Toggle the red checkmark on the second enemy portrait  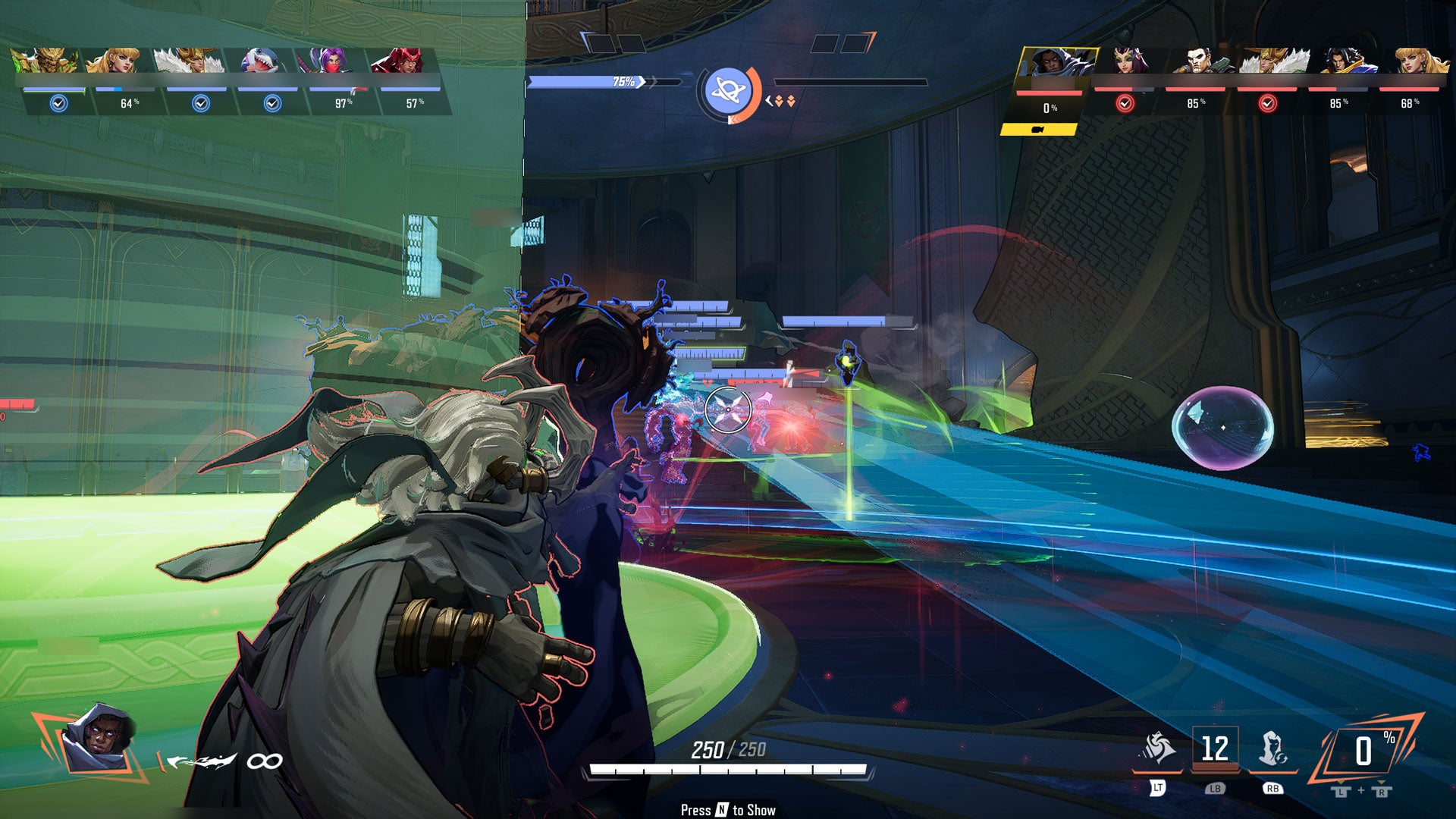coord(1125,103)
